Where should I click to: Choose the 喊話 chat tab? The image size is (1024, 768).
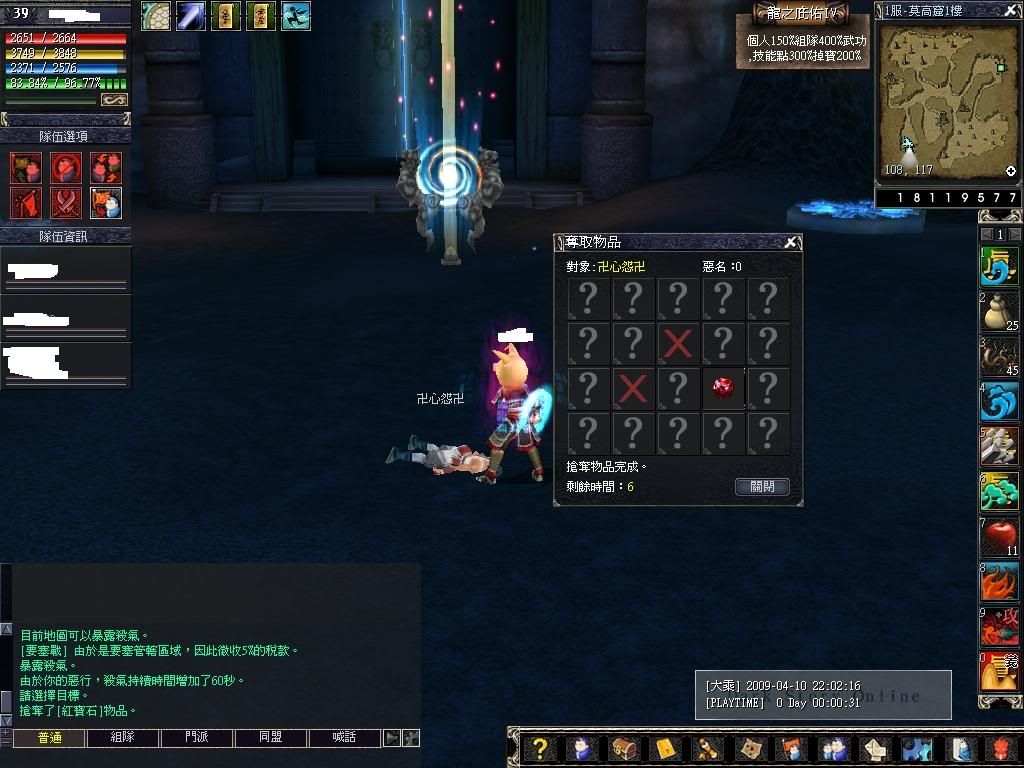[x=345, y=738]
